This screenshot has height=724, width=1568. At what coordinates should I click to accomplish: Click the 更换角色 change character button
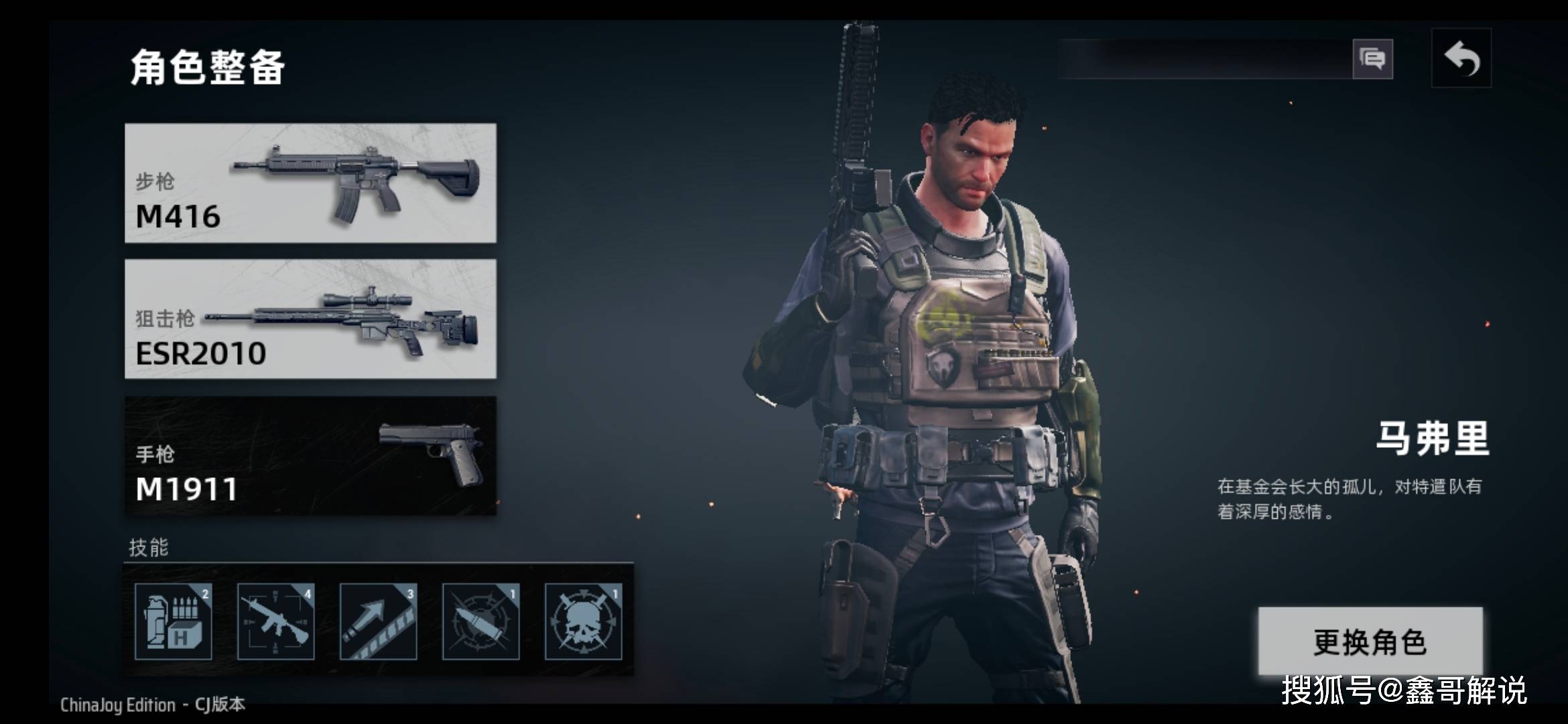tap(1370, 642)
